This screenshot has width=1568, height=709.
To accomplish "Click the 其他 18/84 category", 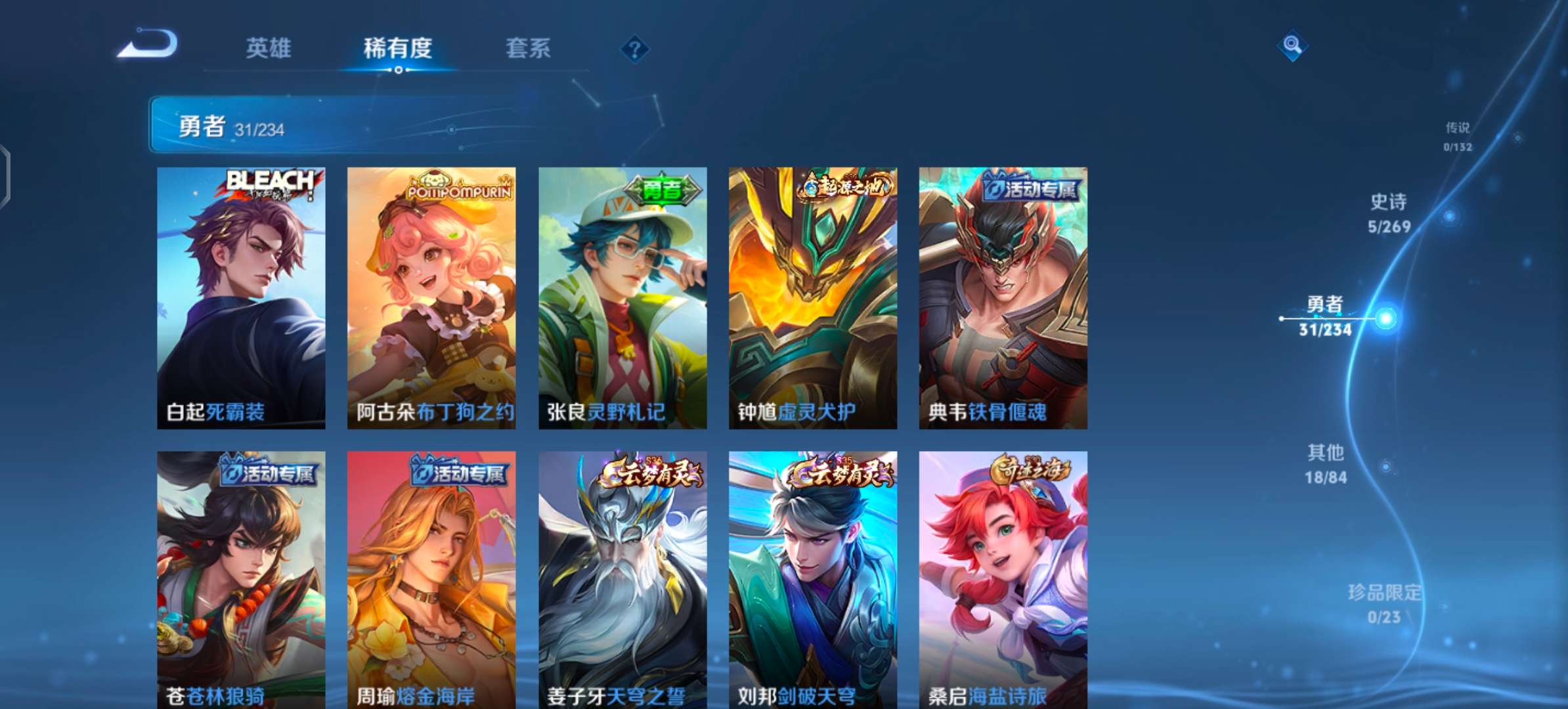I will click(1326, 463).
